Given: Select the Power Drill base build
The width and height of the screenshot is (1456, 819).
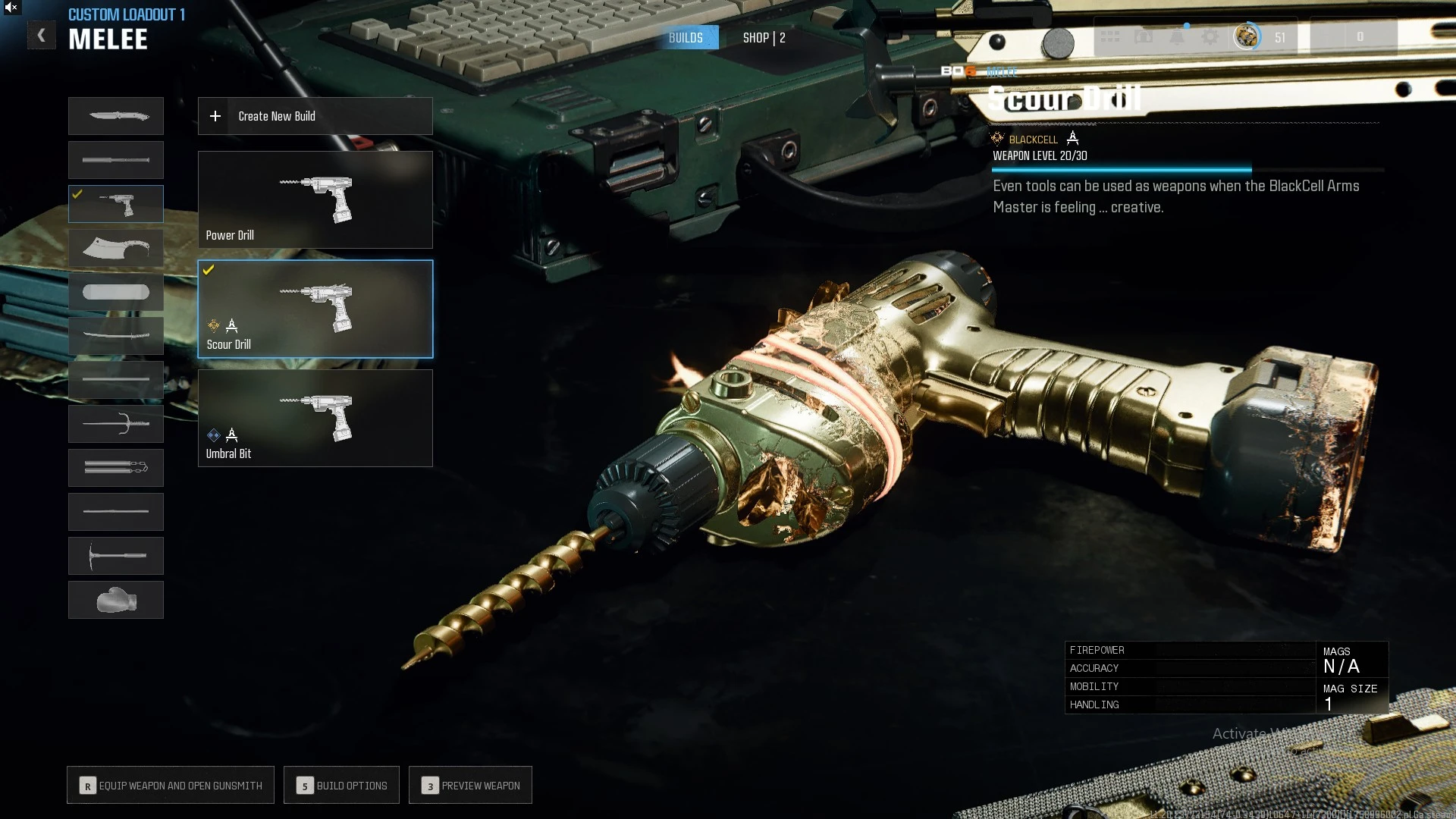Looking at the screenshot, I should (315, 199).
